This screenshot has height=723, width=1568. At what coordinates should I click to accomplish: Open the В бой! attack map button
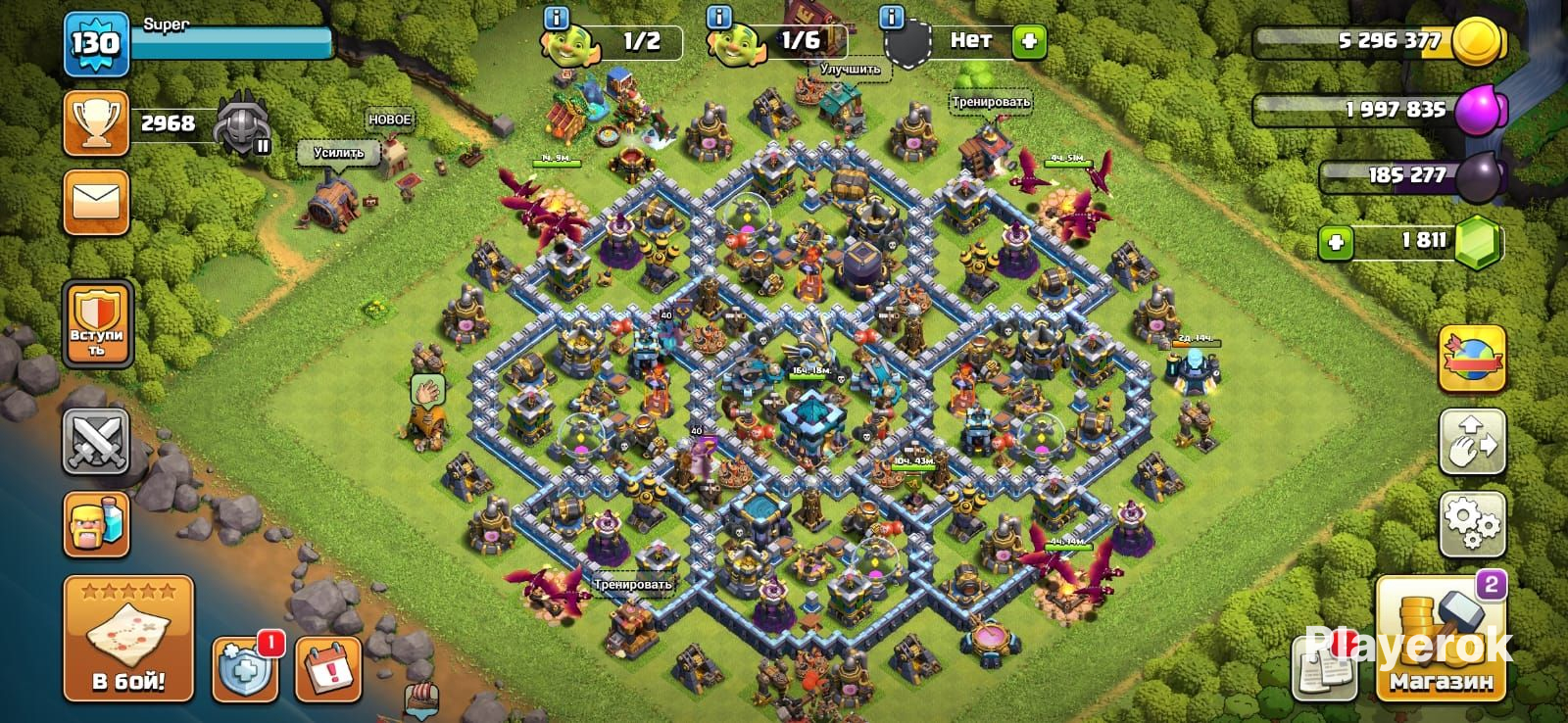(128, 639)
